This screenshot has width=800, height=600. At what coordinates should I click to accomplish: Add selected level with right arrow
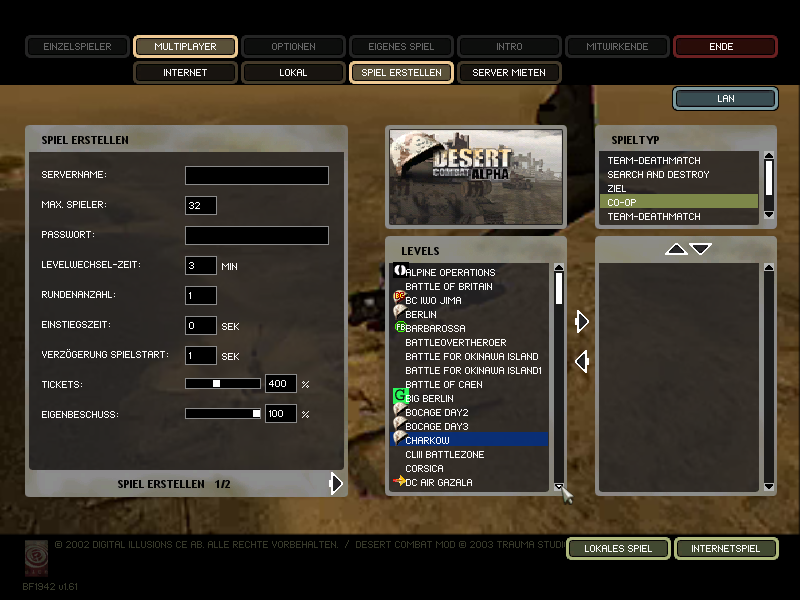click(x=582, y=321)
